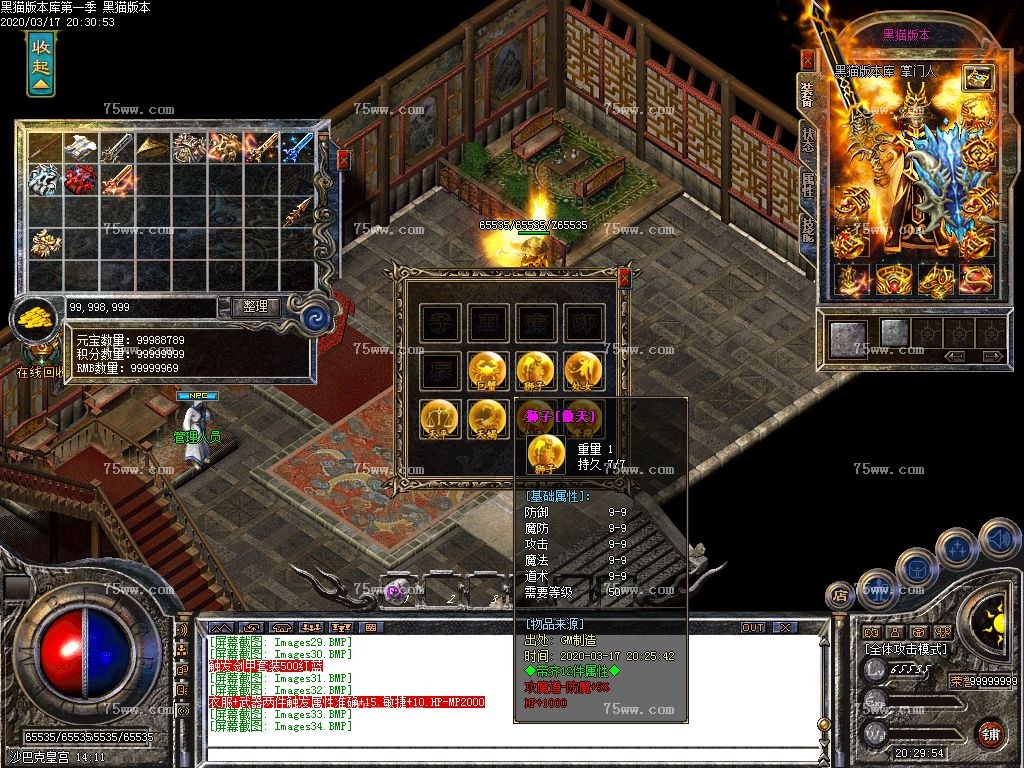Toggle the speaker sound button
This screenshot has width=1024, height=768.
(998, 539)
